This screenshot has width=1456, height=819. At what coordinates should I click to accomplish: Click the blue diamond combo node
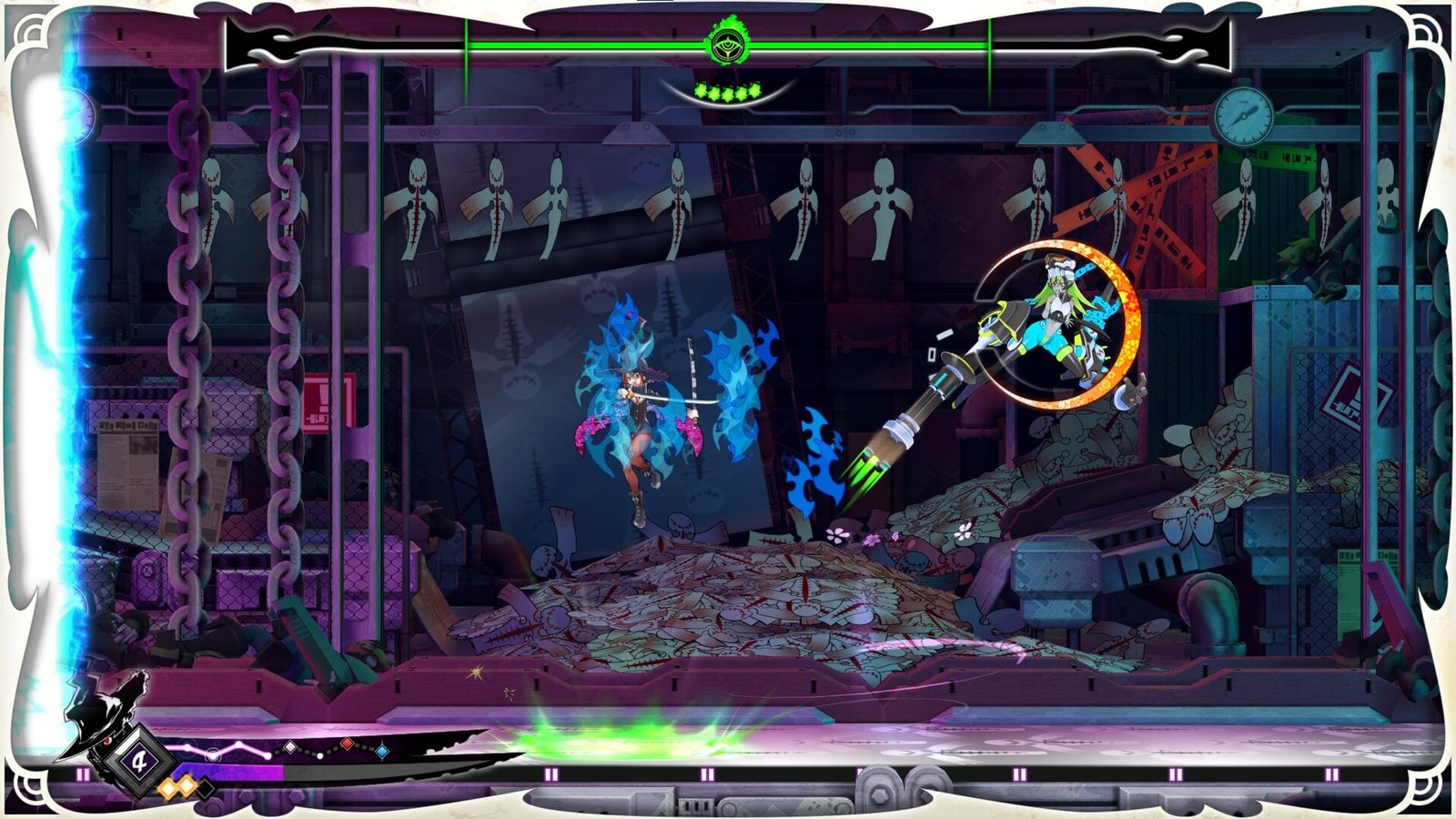click(x=382, y=752)
